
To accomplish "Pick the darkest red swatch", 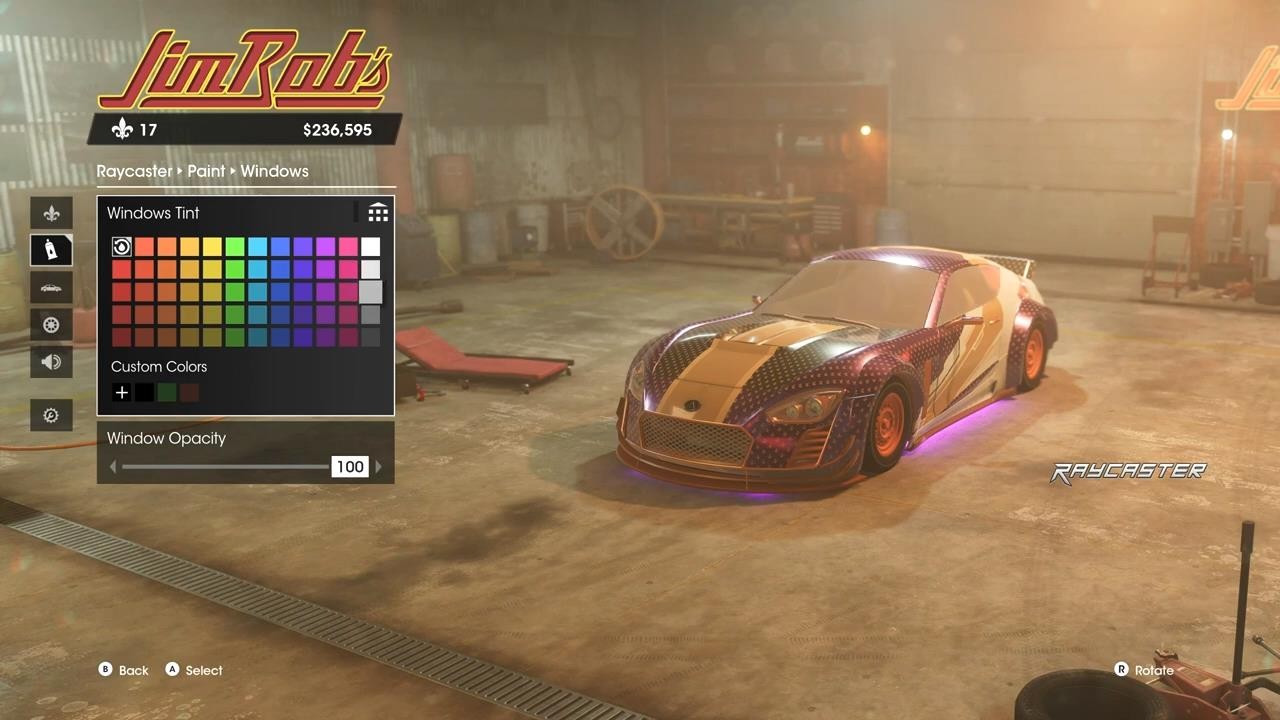I will (121, 337).
